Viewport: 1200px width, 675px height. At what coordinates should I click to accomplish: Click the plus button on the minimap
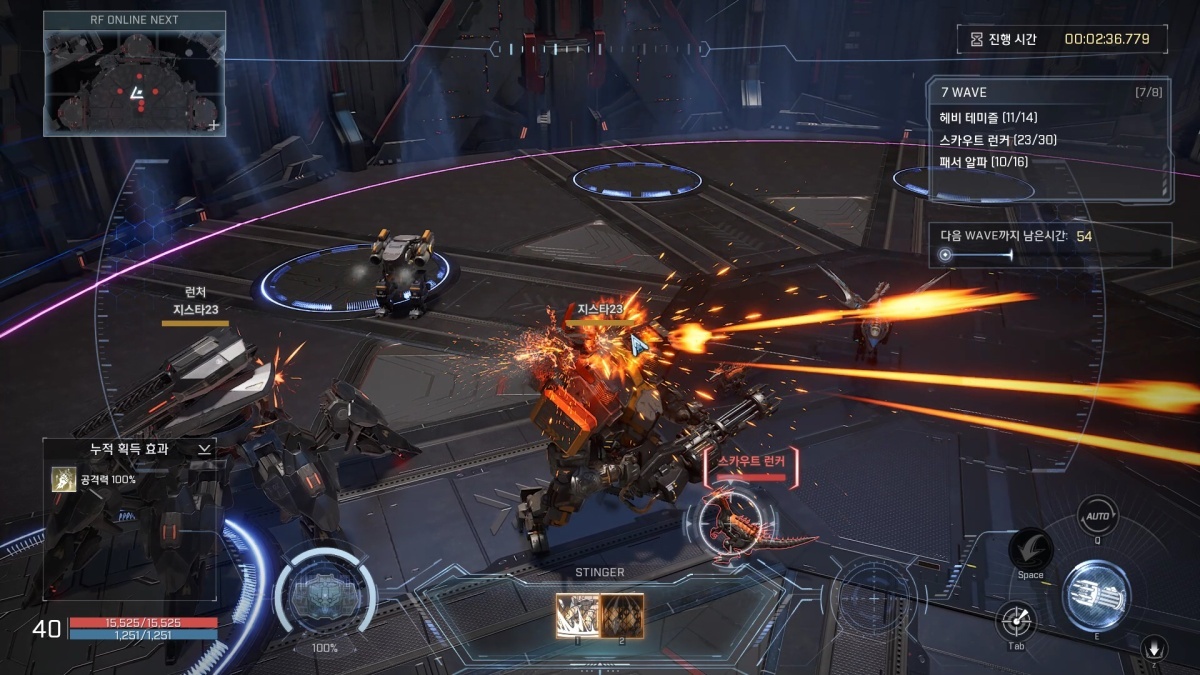point(212,125)
